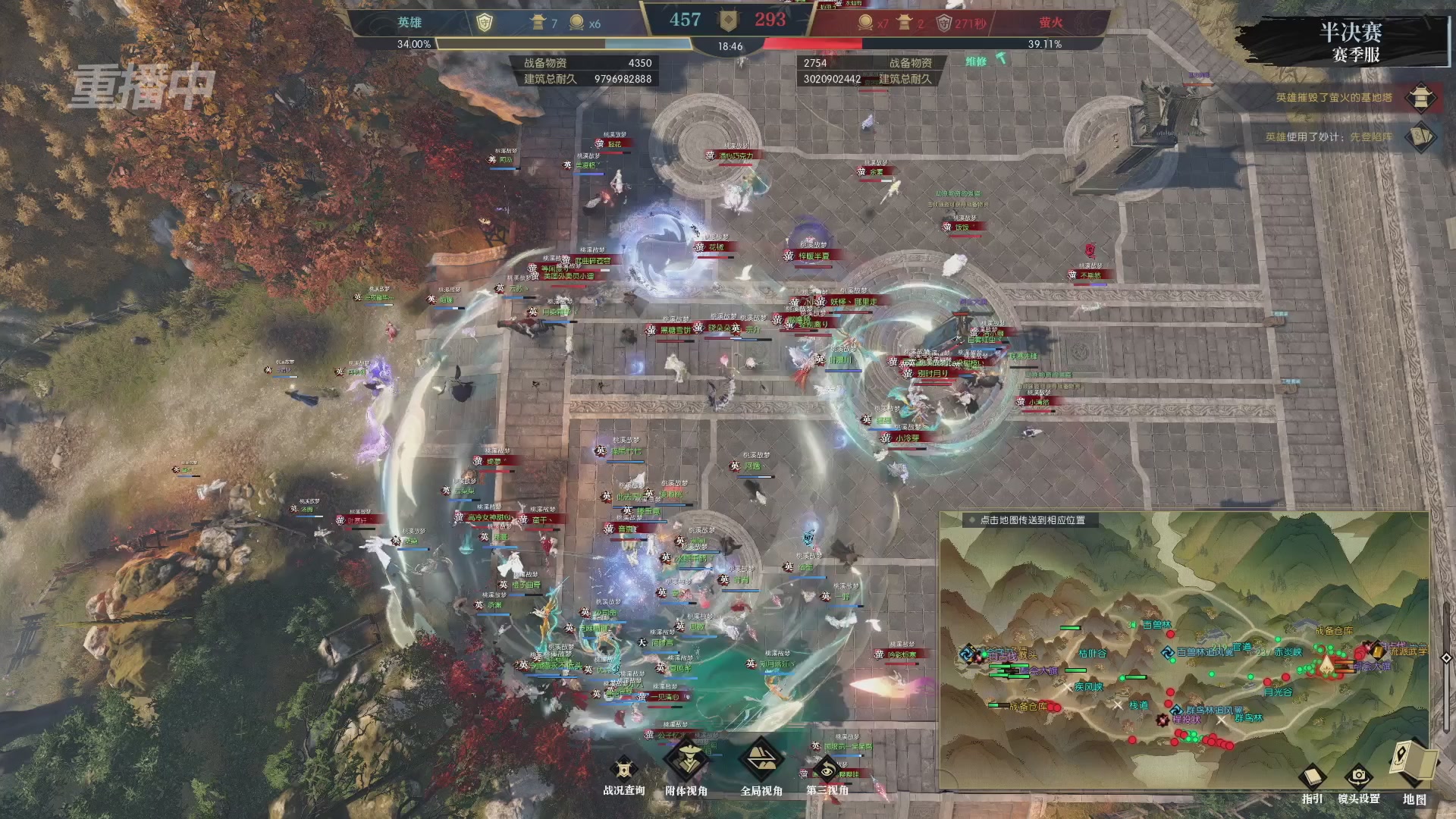The height and width of the screenshot is (819, 1456).
Task: Jump to the 官道 road label
Action: (1242, 647)
